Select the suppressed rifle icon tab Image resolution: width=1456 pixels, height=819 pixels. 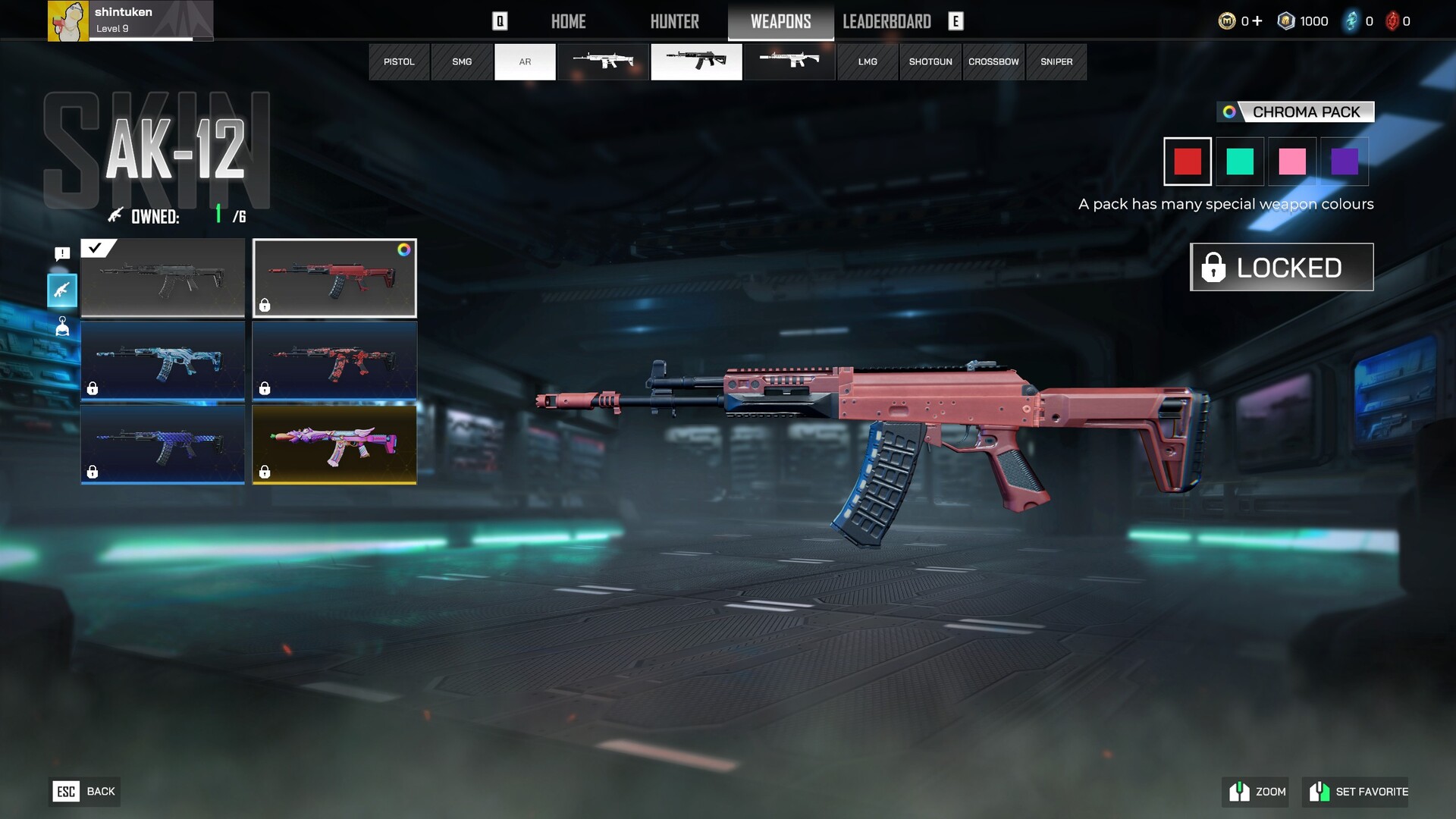click(x=789, y=61)
